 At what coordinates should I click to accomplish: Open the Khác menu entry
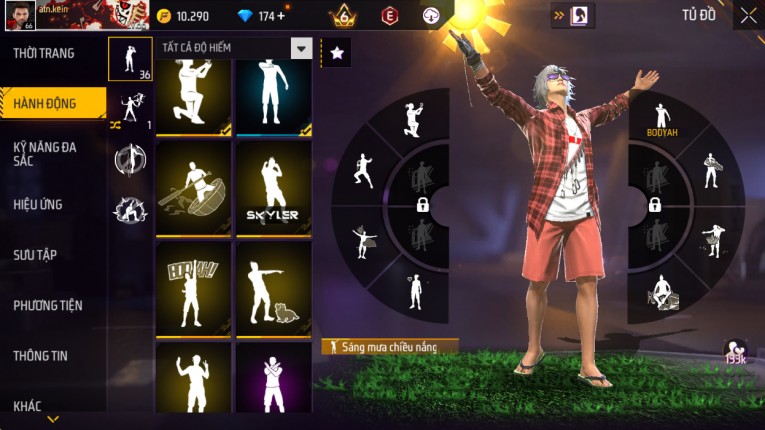click(x=28, y=405)
